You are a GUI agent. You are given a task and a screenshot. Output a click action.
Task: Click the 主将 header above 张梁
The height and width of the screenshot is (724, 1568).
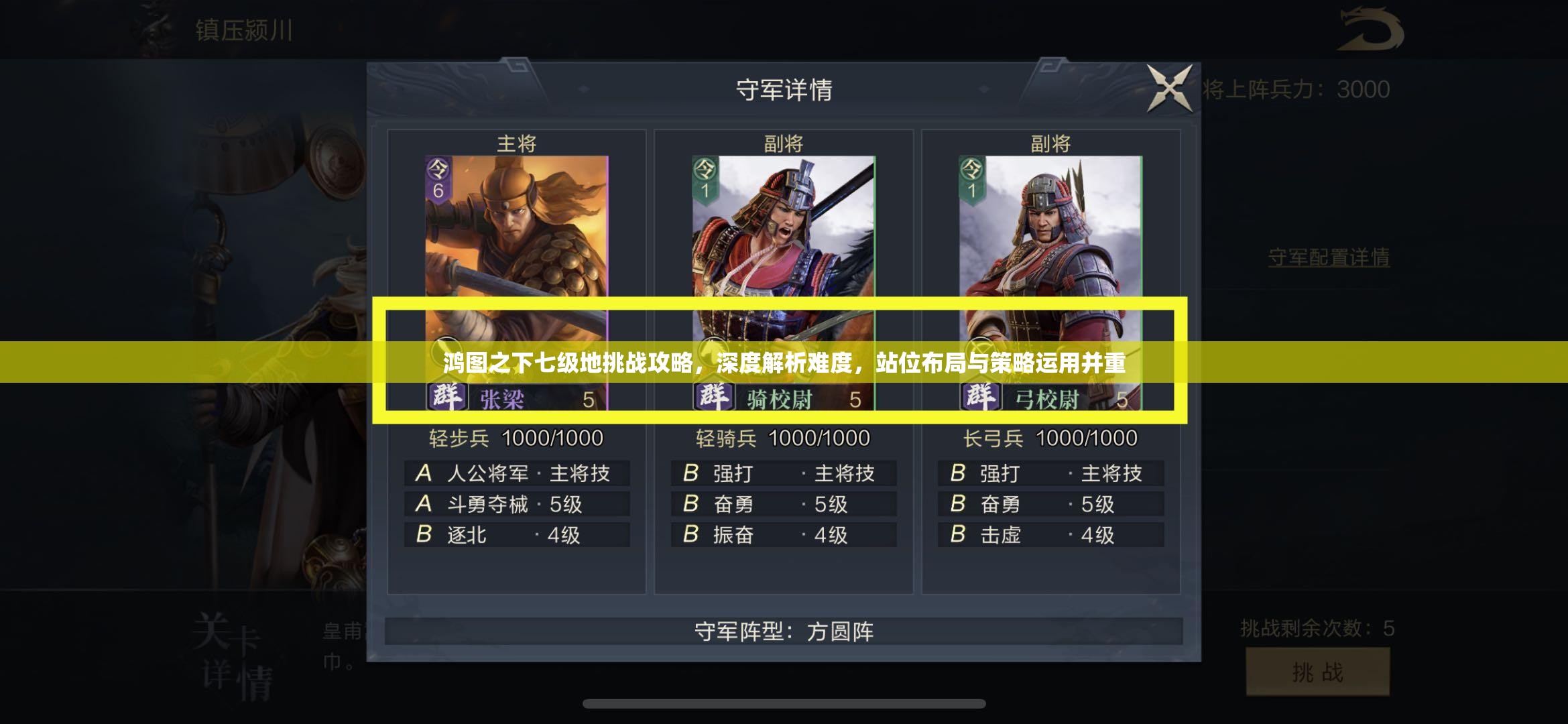point(516,142)
